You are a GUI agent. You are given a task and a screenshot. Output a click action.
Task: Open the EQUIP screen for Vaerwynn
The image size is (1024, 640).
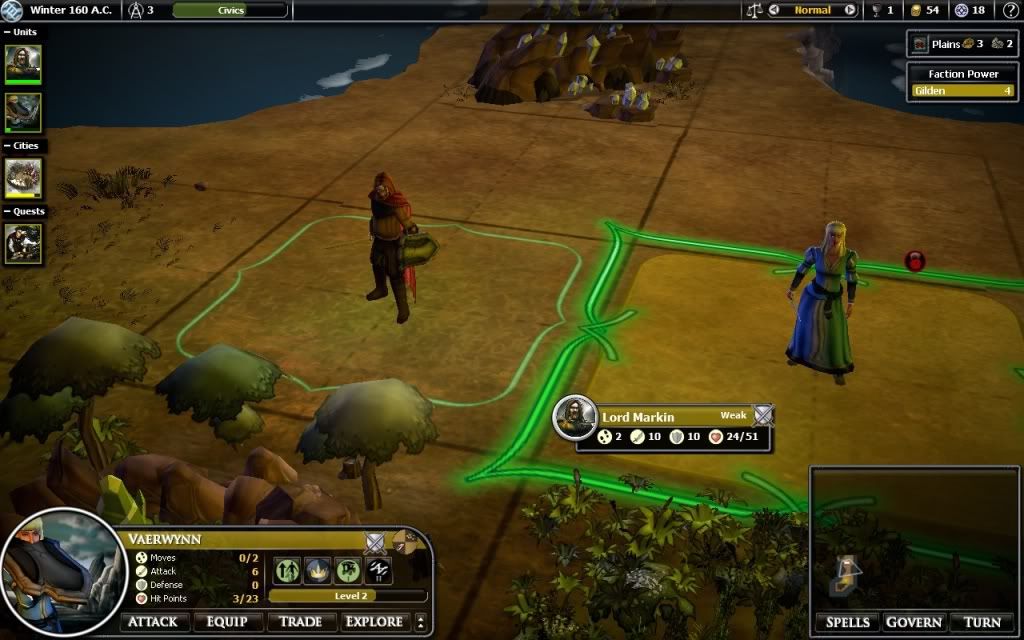pos(227,622)
